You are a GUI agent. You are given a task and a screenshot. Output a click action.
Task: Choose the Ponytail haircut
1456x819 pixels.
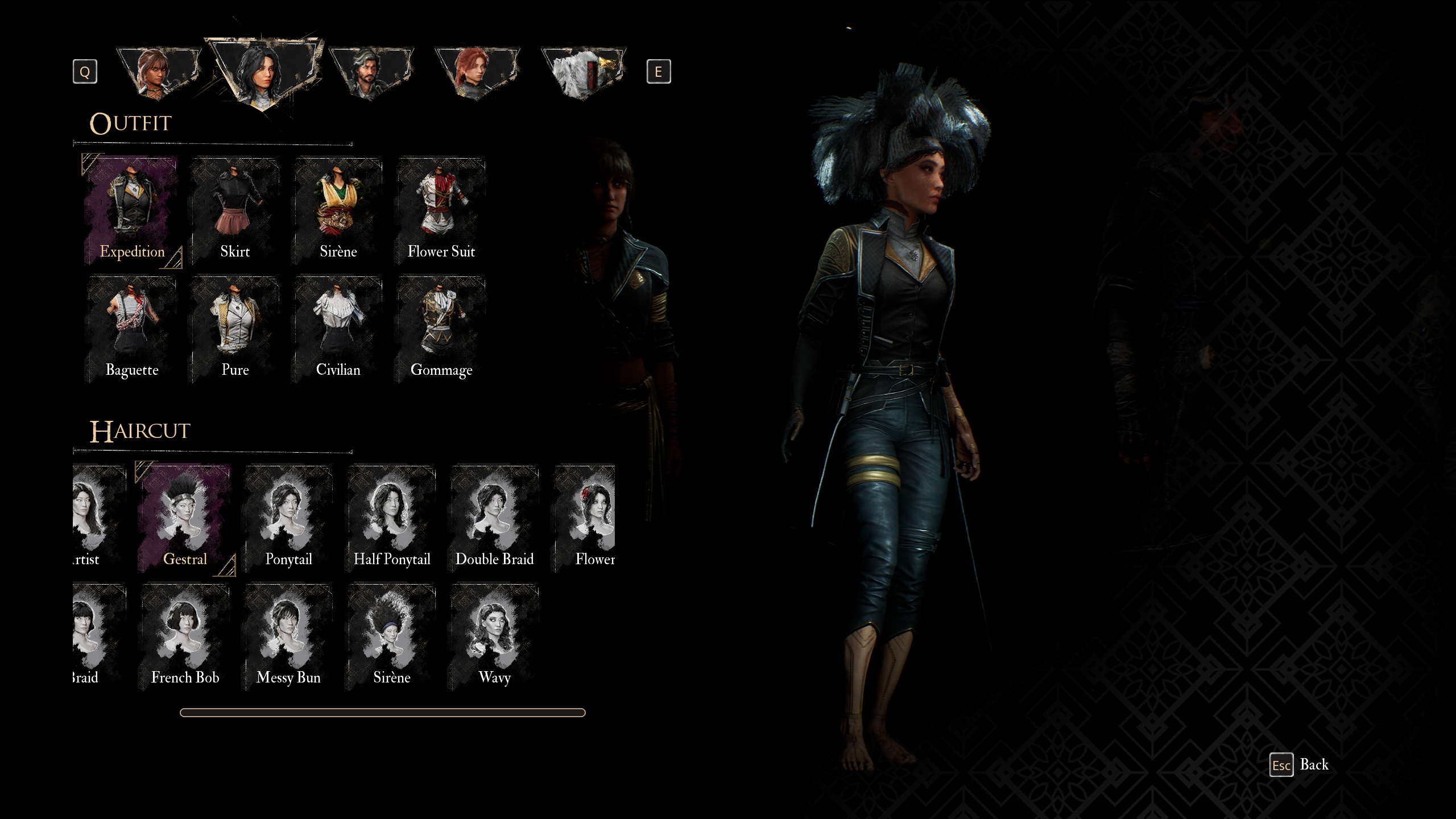pyautogui.click(x=288, y=518)
